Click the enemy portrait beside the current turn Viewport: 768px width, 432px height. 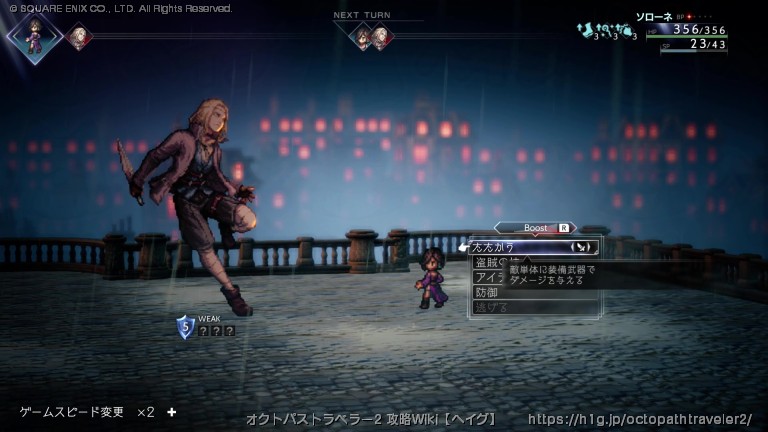pyautogui.click(x=78, y=37)
